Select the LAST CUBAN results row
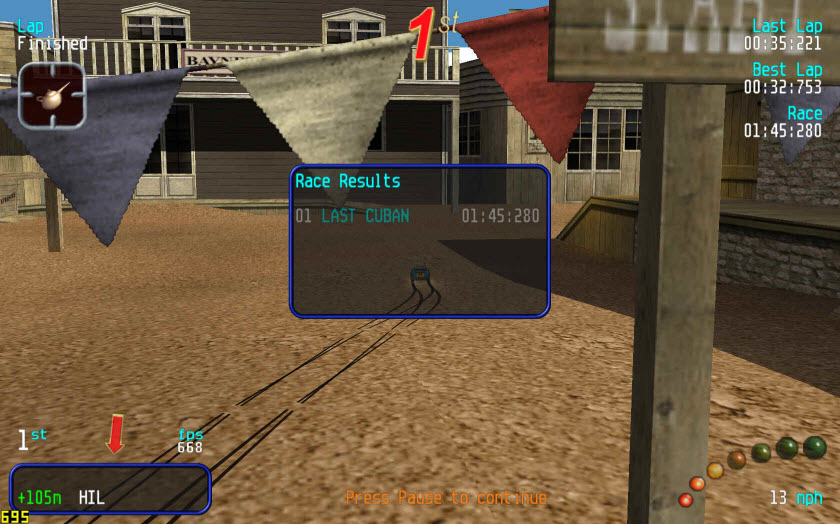The image size is (840, 524). [417, 216]
